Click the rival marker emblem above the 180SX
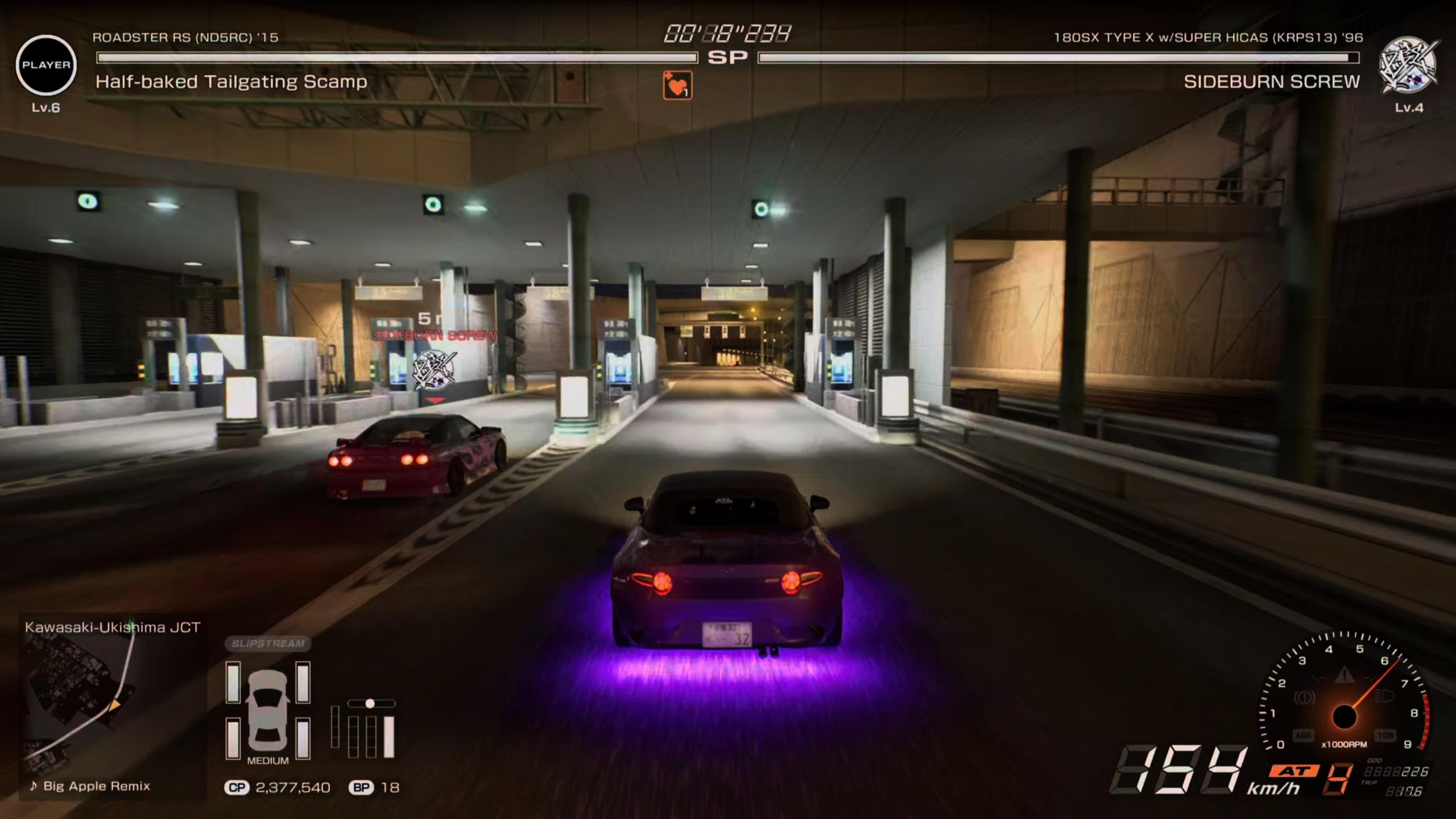The width and height of the screenshot is (1456, 819). coord(434,370)
